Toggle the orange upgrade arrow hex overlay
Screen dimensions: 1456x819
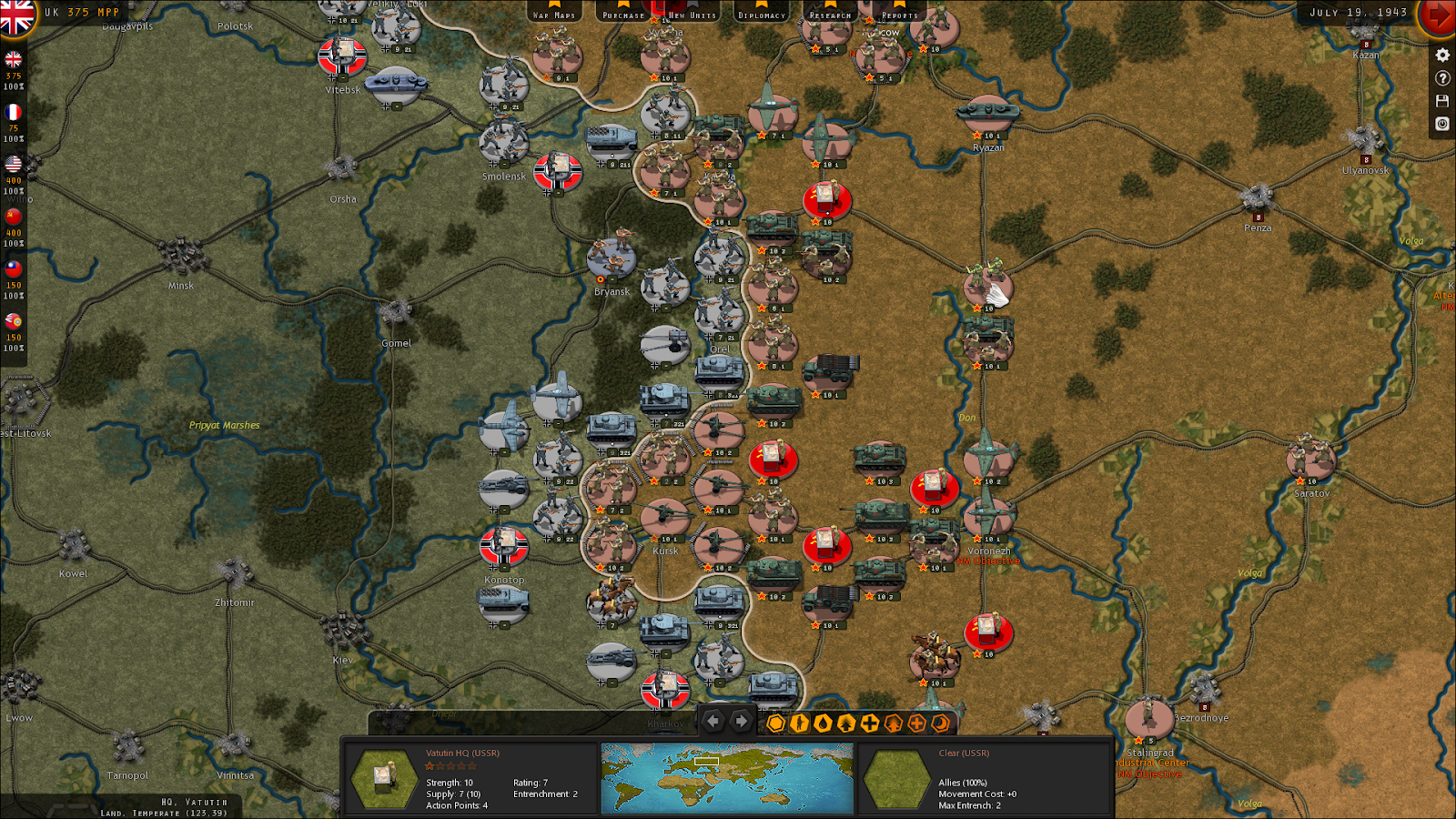coord(893,722)
